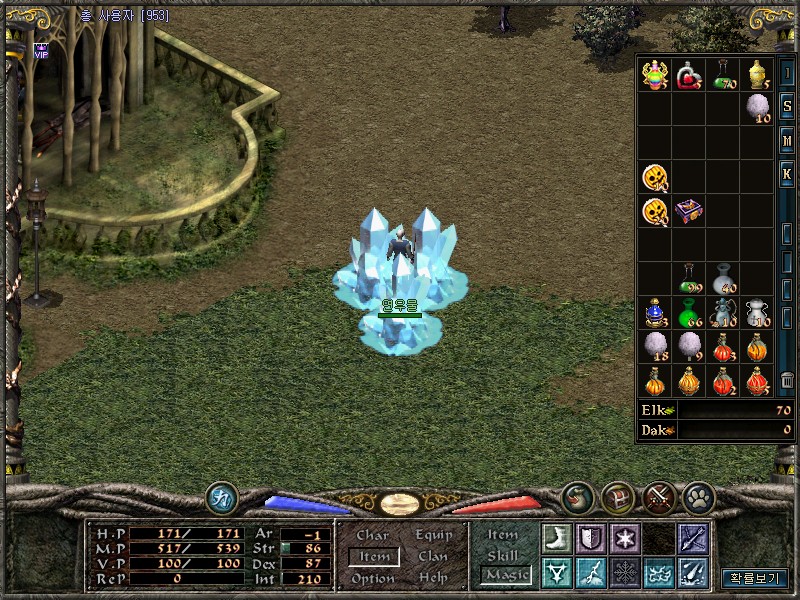Select the heart-shaped red potion flask

(689, 75)
